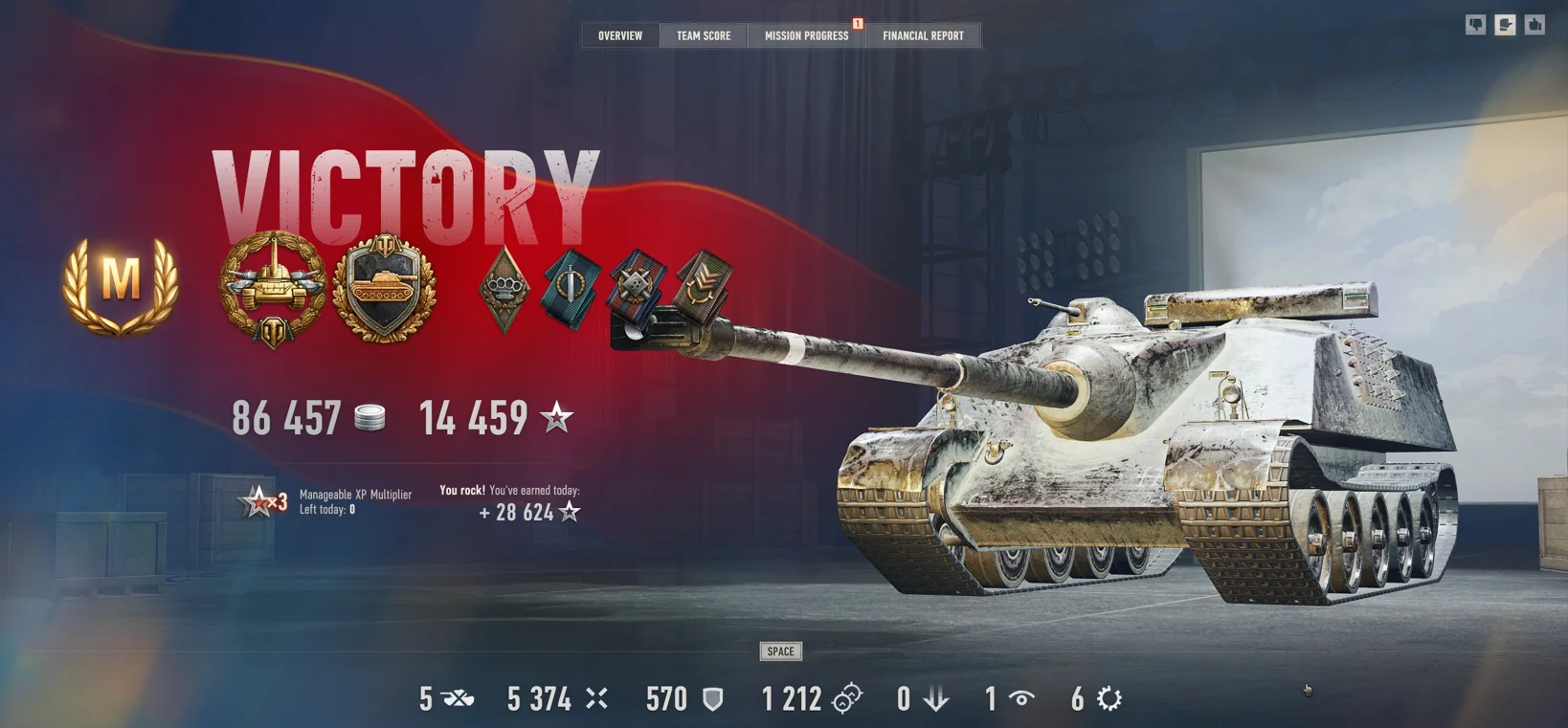Select the Overview tab
Image resolution: width=1568 pixels, height=728 pixels.
point(619,35)
